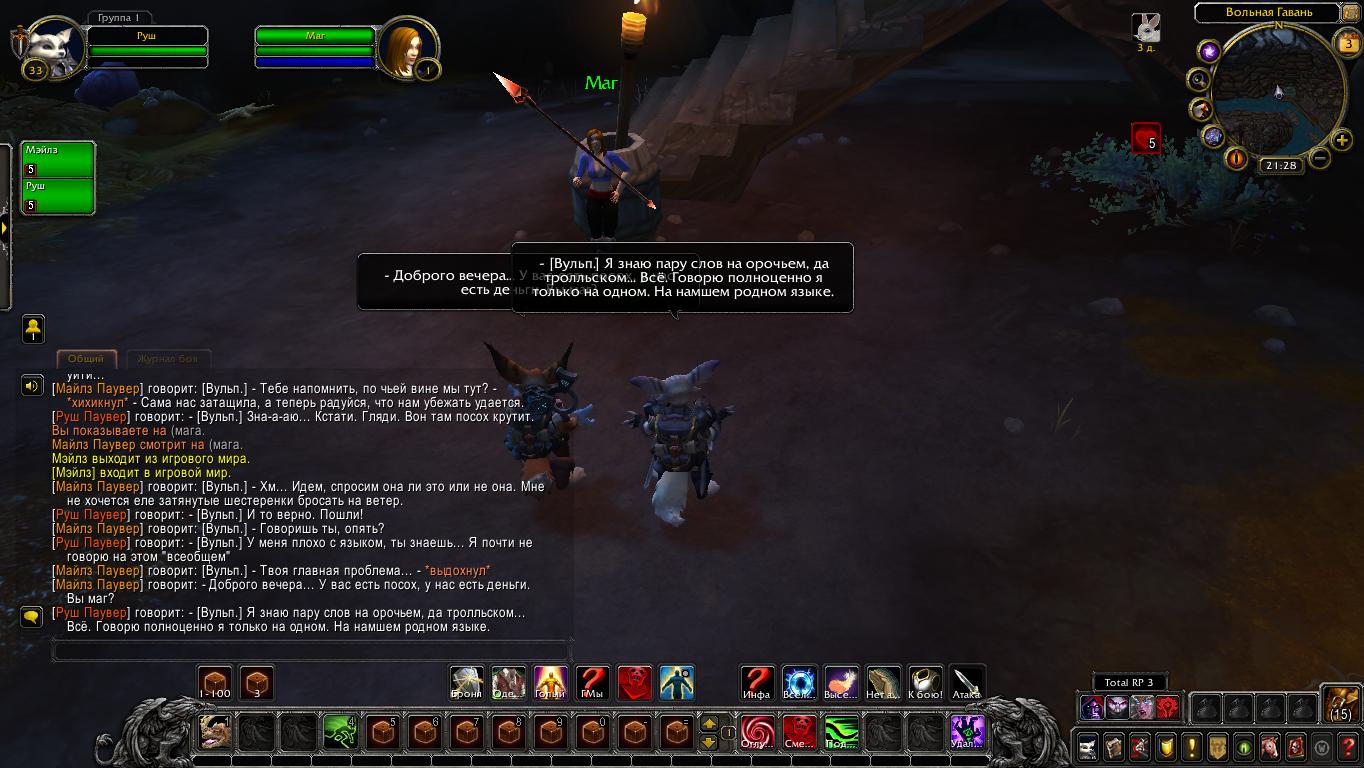Click the chat input field
The width and height of the screenshot is (1364, 768).
(312, 651)
